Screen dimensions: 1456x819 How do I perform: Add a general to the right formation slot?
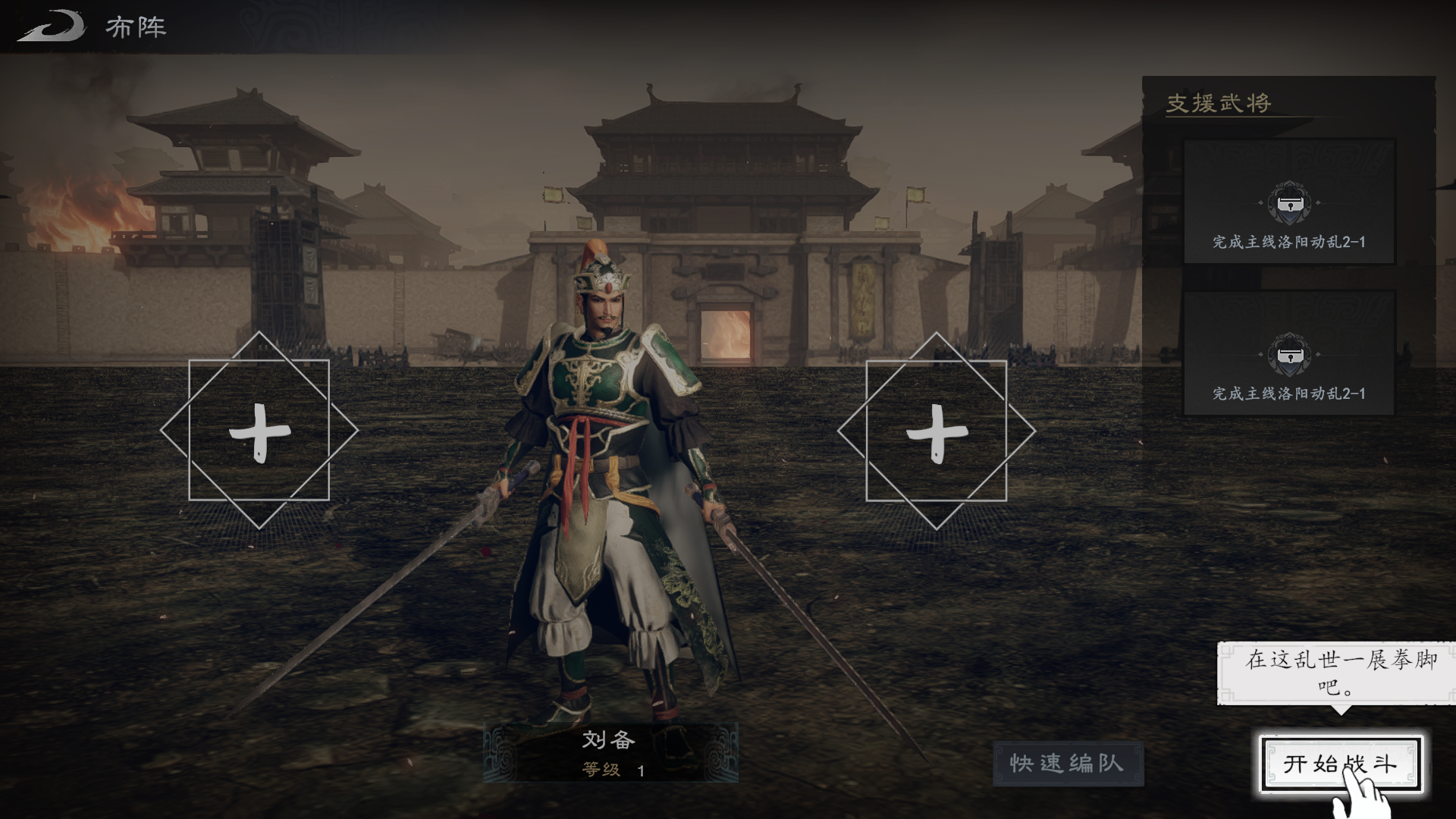(937, 431)
